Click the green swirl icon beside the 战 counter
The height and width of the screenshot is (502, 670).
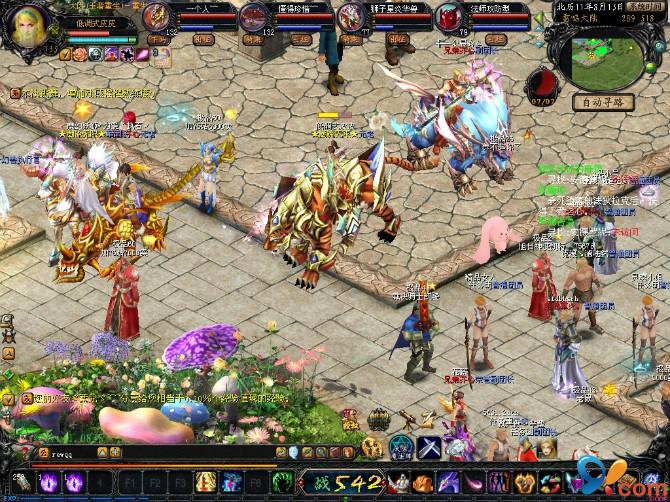(283, 483)
